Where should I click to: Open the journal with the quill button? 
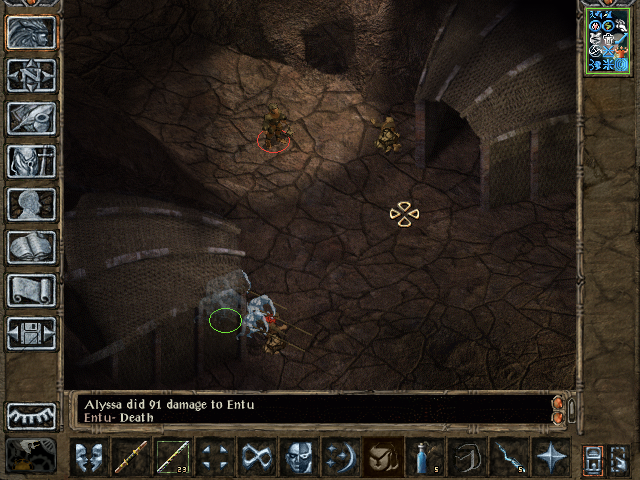pyautogui.click(x=31, y=118)
